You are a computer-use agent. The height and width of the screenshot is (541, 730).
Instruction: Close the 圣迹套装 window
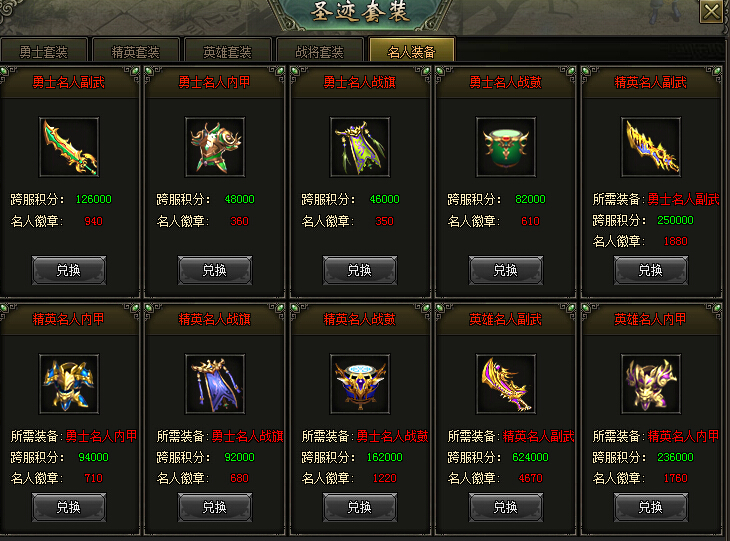(711, 11)
